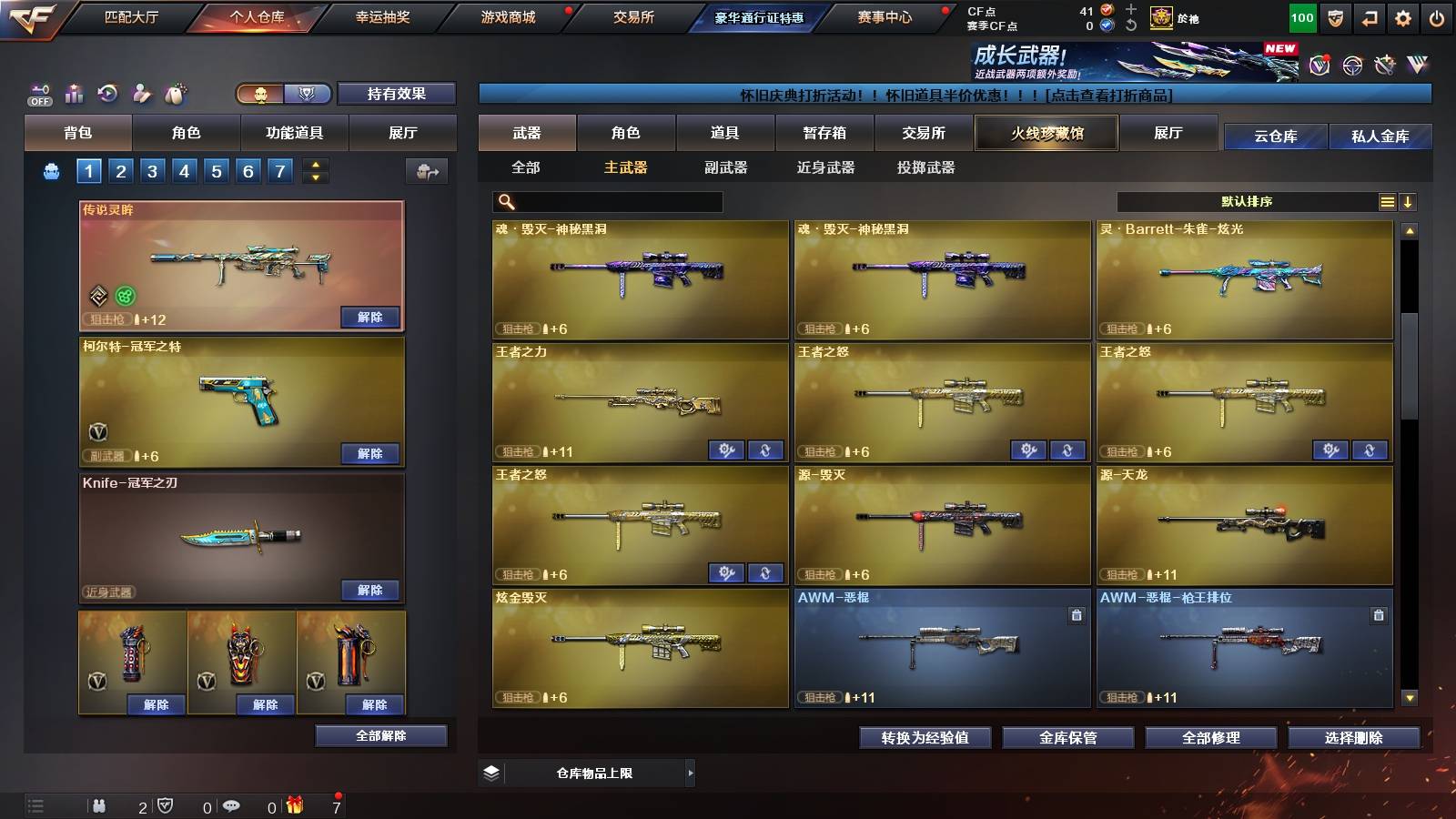Click the list view icon beside 默认排序
This screenshot has height=819, width=1456.
[x=1389, y=201]
